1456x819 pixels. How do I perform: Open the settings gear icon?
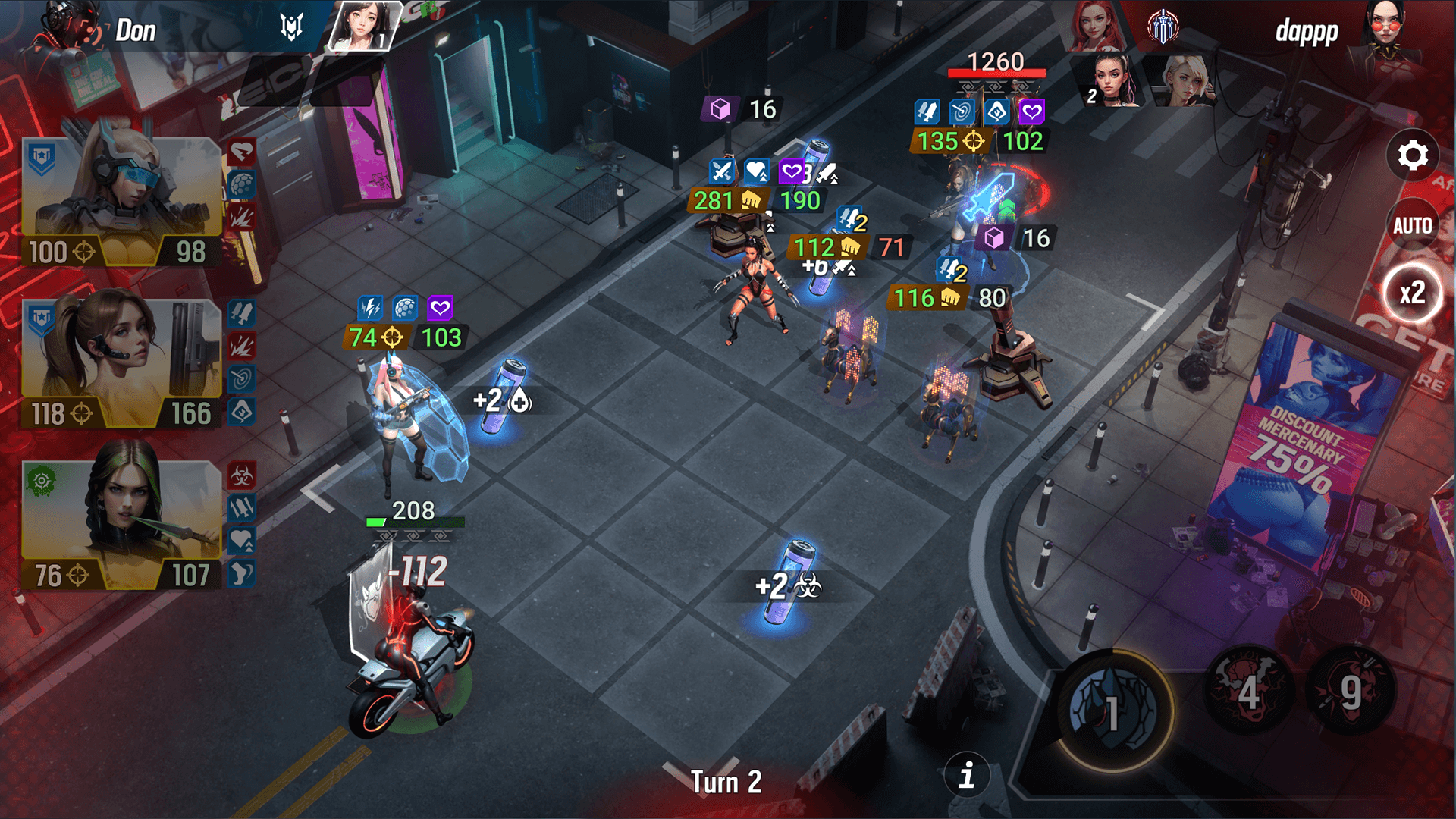1412,155
